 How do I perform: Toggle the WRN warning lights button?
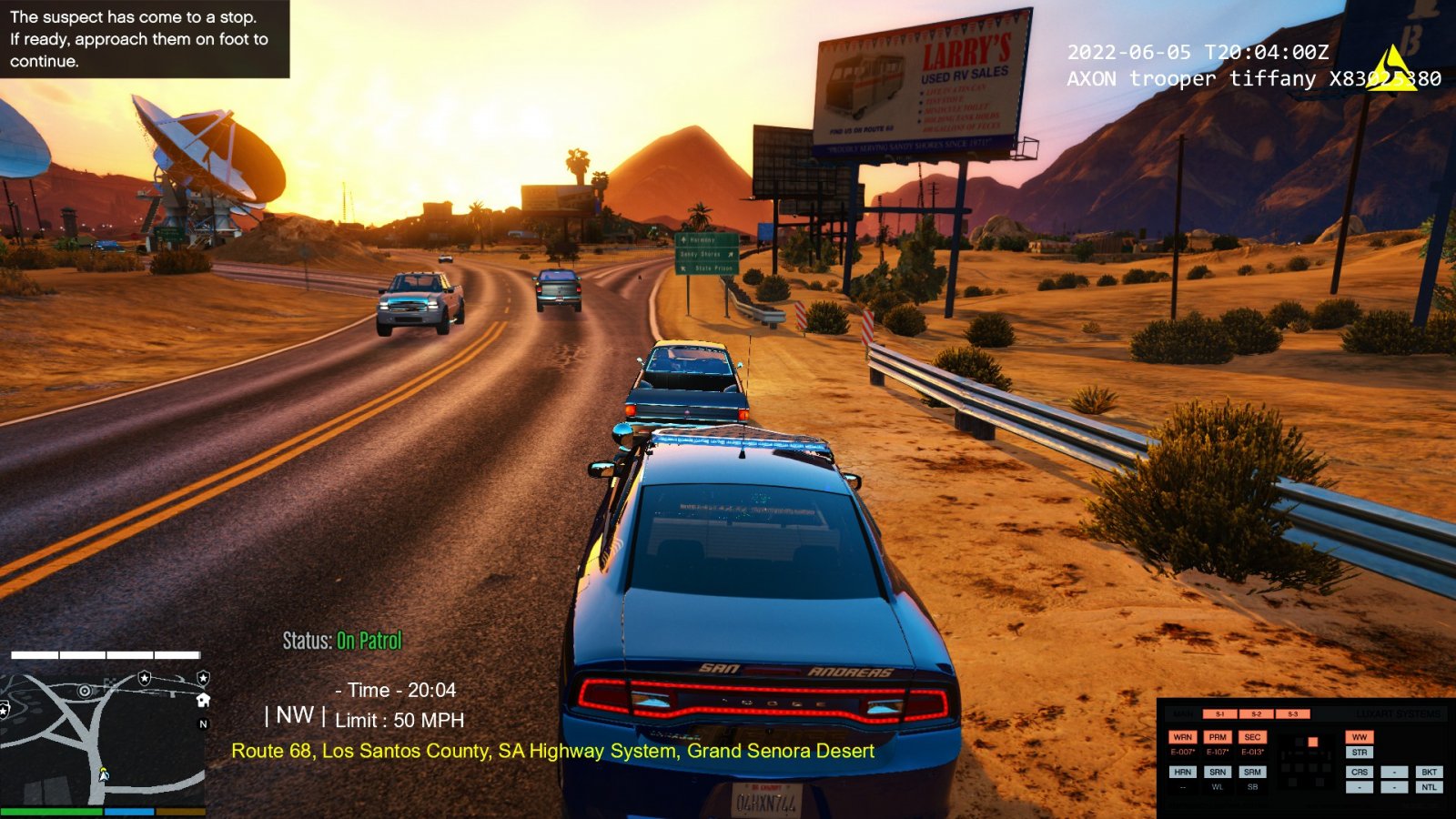(1182, 737)
